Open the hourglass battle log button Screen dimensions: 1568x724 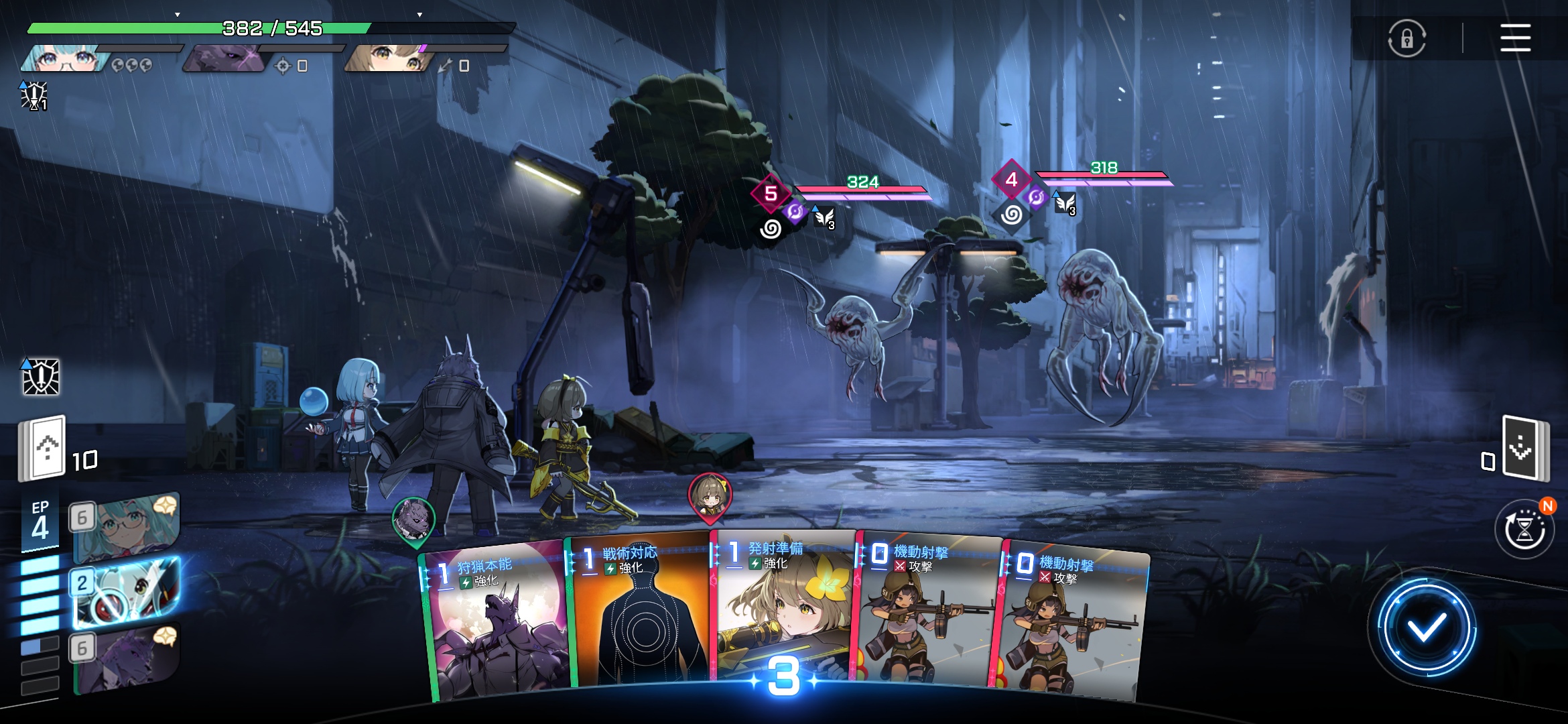point(1524,530)
